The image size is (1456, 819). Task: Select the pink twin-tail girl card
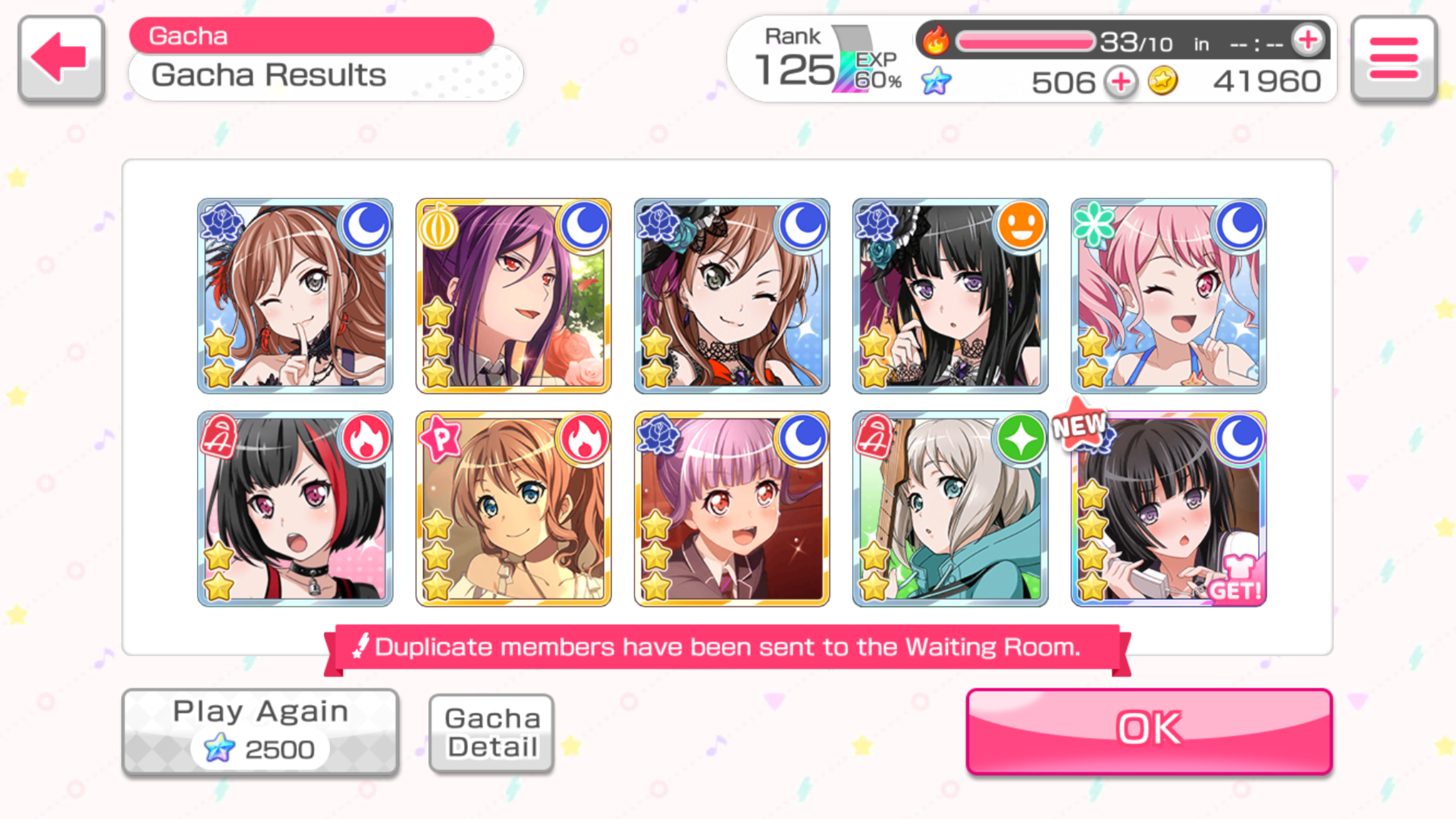click(x=1168, y=296)
